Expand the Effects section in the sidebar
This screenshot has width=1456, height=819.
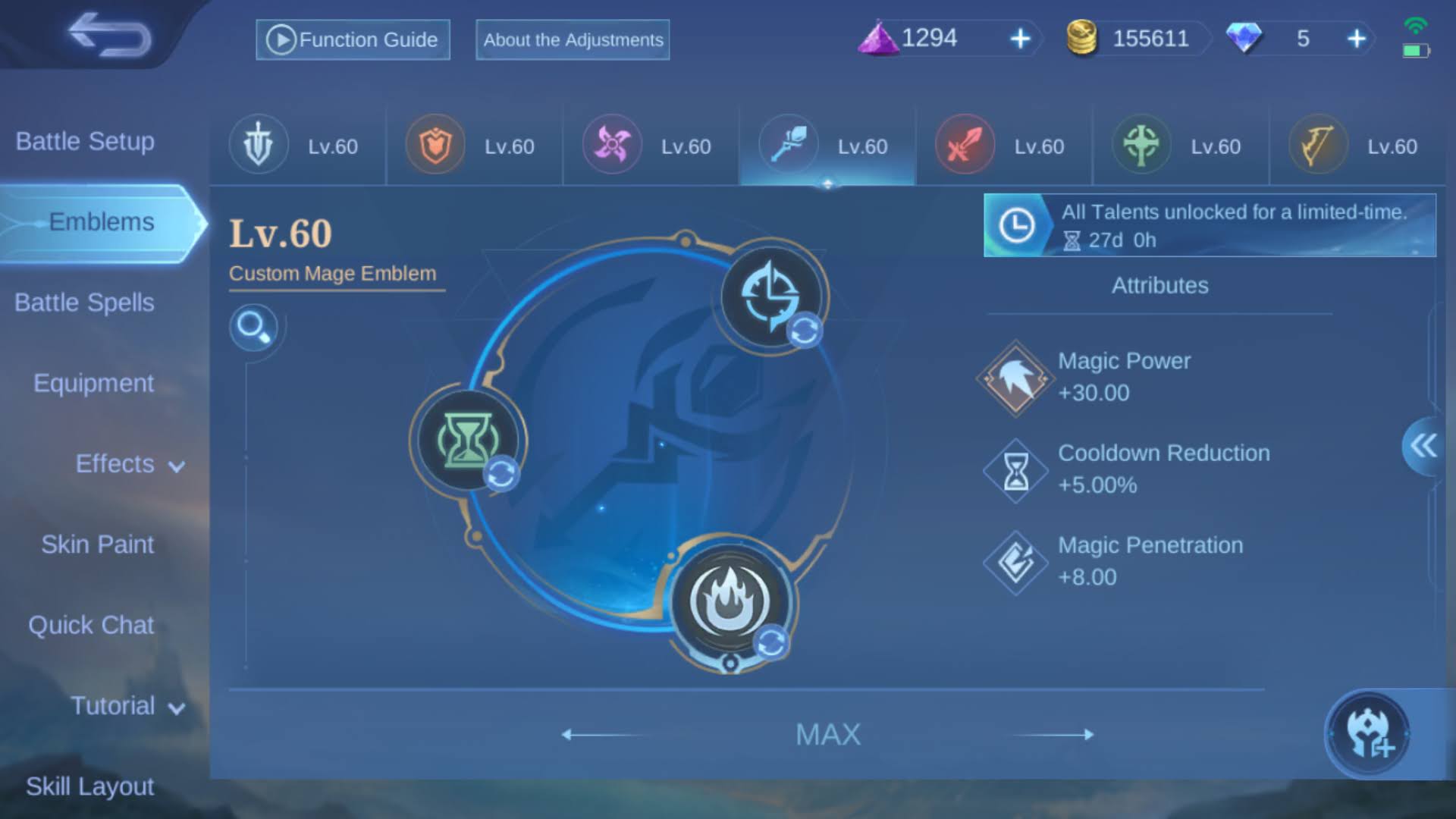pos(115,464)
